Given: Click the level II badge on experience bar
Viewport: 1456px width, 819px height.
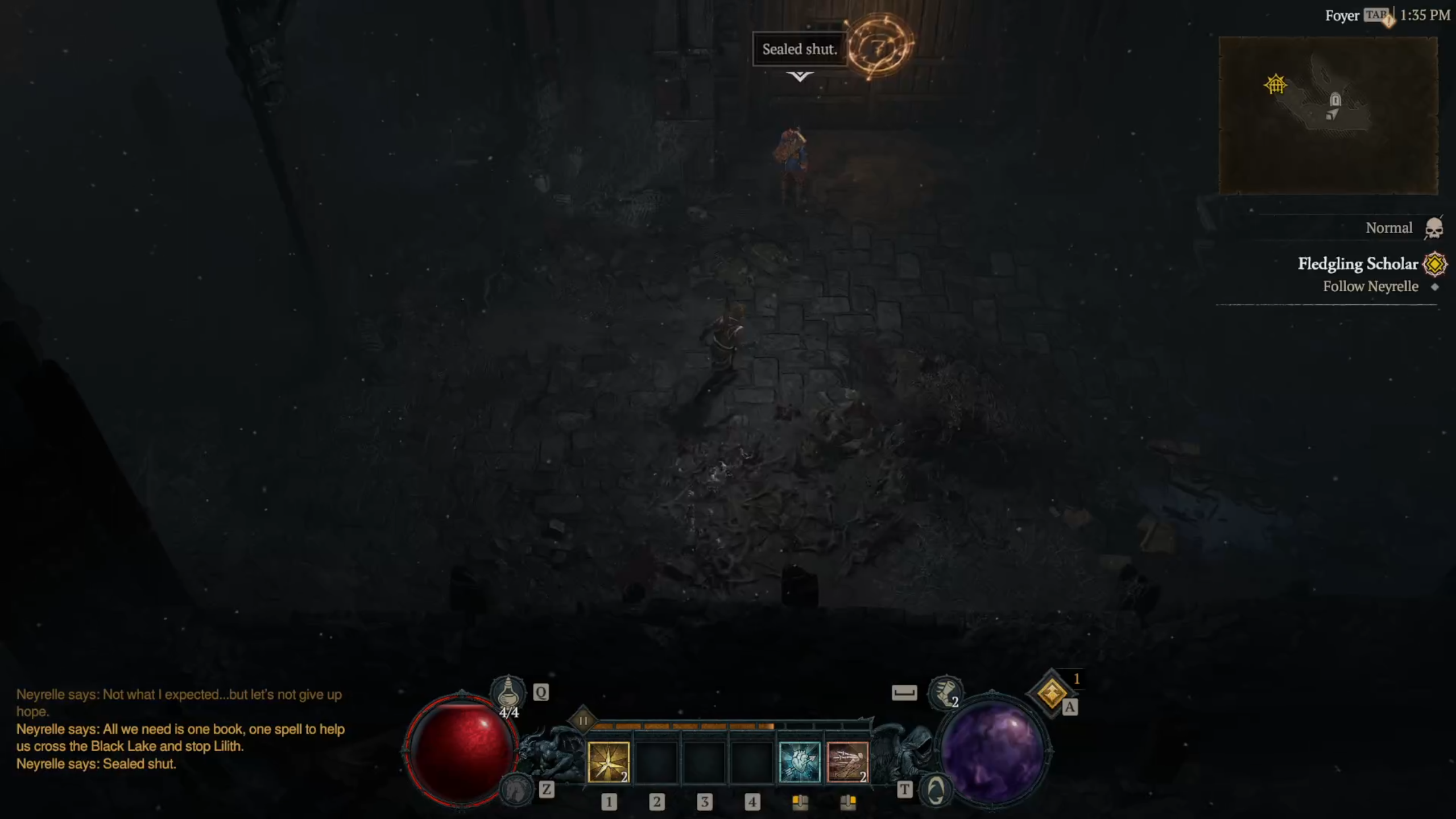Looking at the screenshot, I should click(582, 721).
